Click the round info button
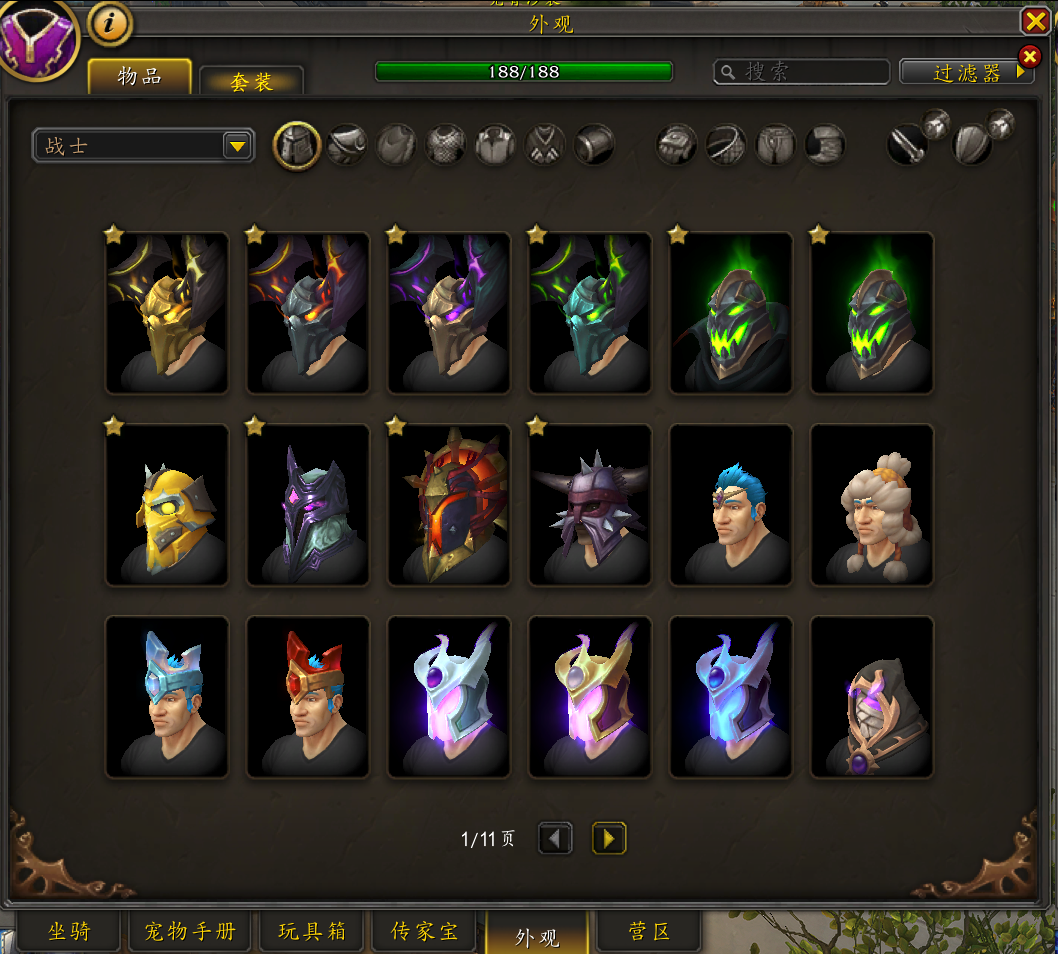 [110, 24]
